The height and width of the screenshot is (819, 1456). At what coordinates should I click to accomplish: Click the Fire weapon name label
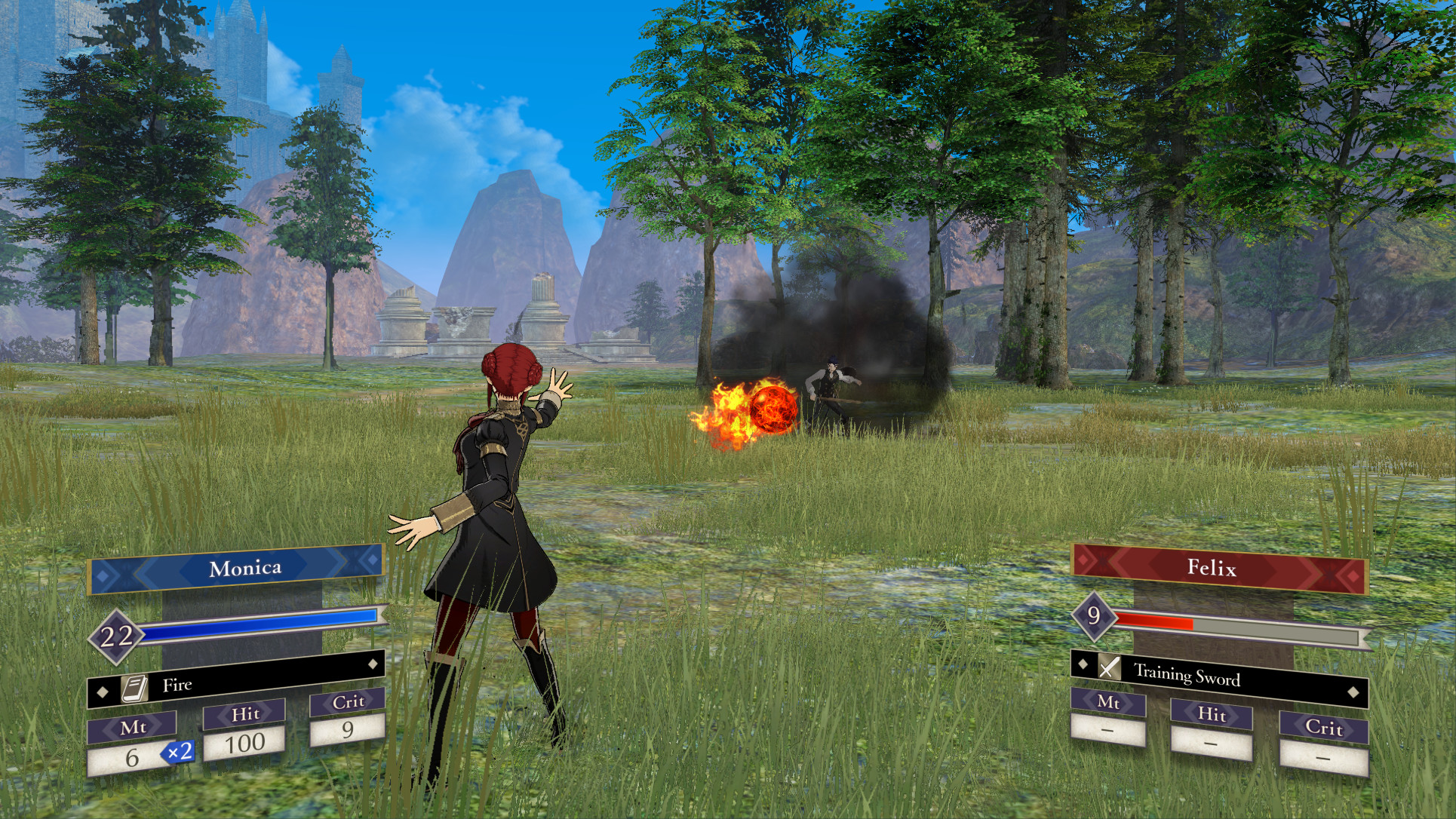point(177,685)
